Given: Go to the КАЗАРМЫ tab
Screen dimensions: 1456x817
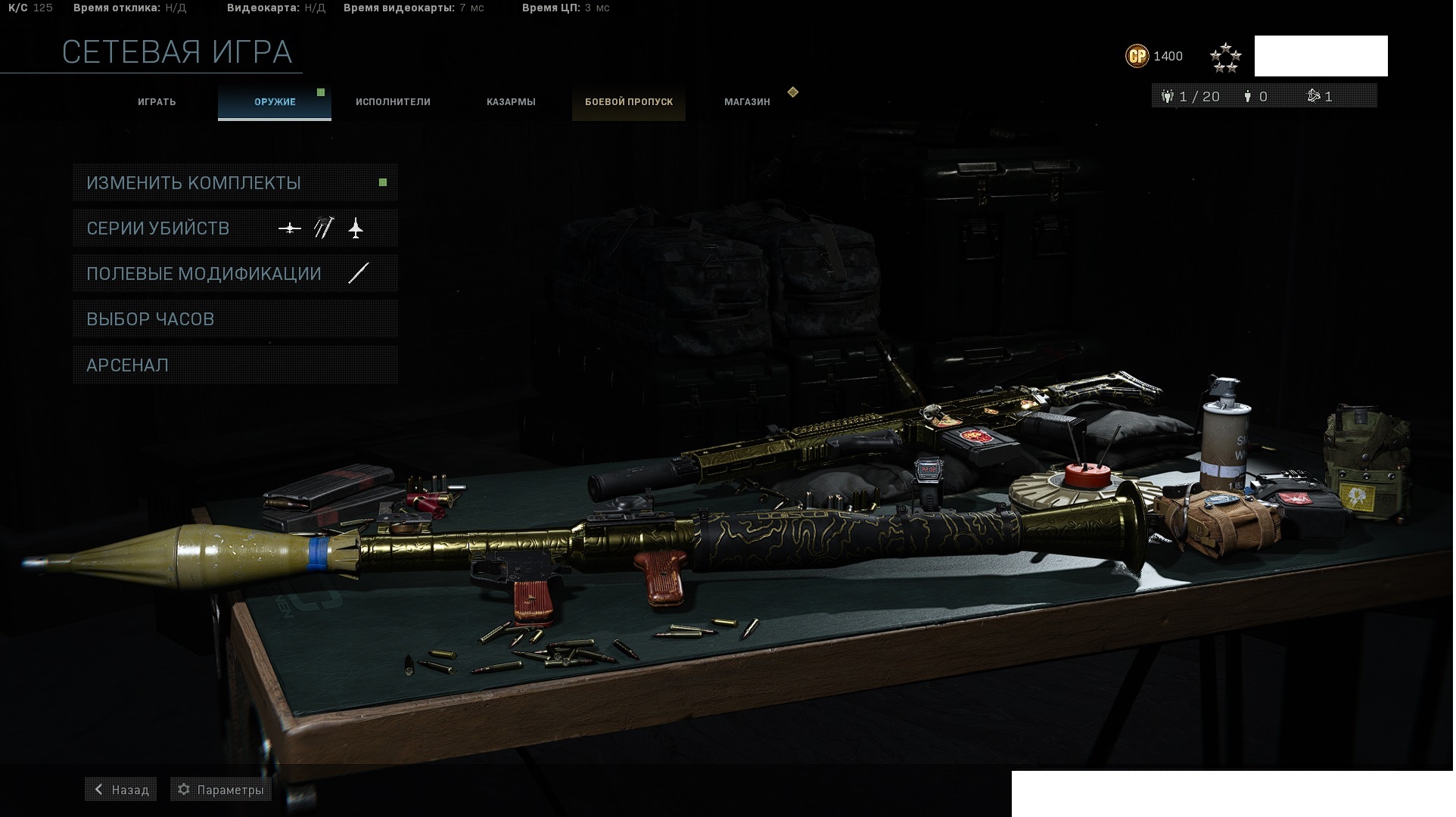Looking at the screenshot, I should tap(511, 102).
